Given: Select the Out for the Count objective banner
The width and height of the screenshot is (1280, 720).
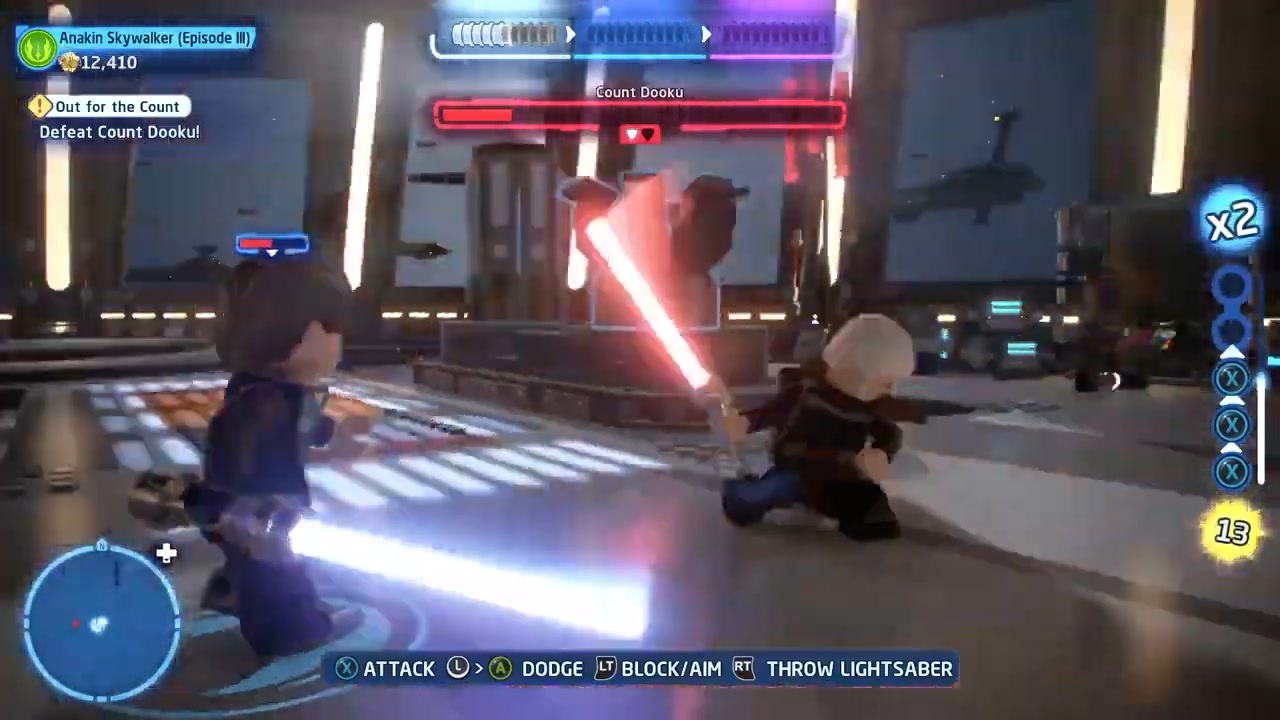Looking at the screenshot, I should pyautogui.click(x=117, y=106).
